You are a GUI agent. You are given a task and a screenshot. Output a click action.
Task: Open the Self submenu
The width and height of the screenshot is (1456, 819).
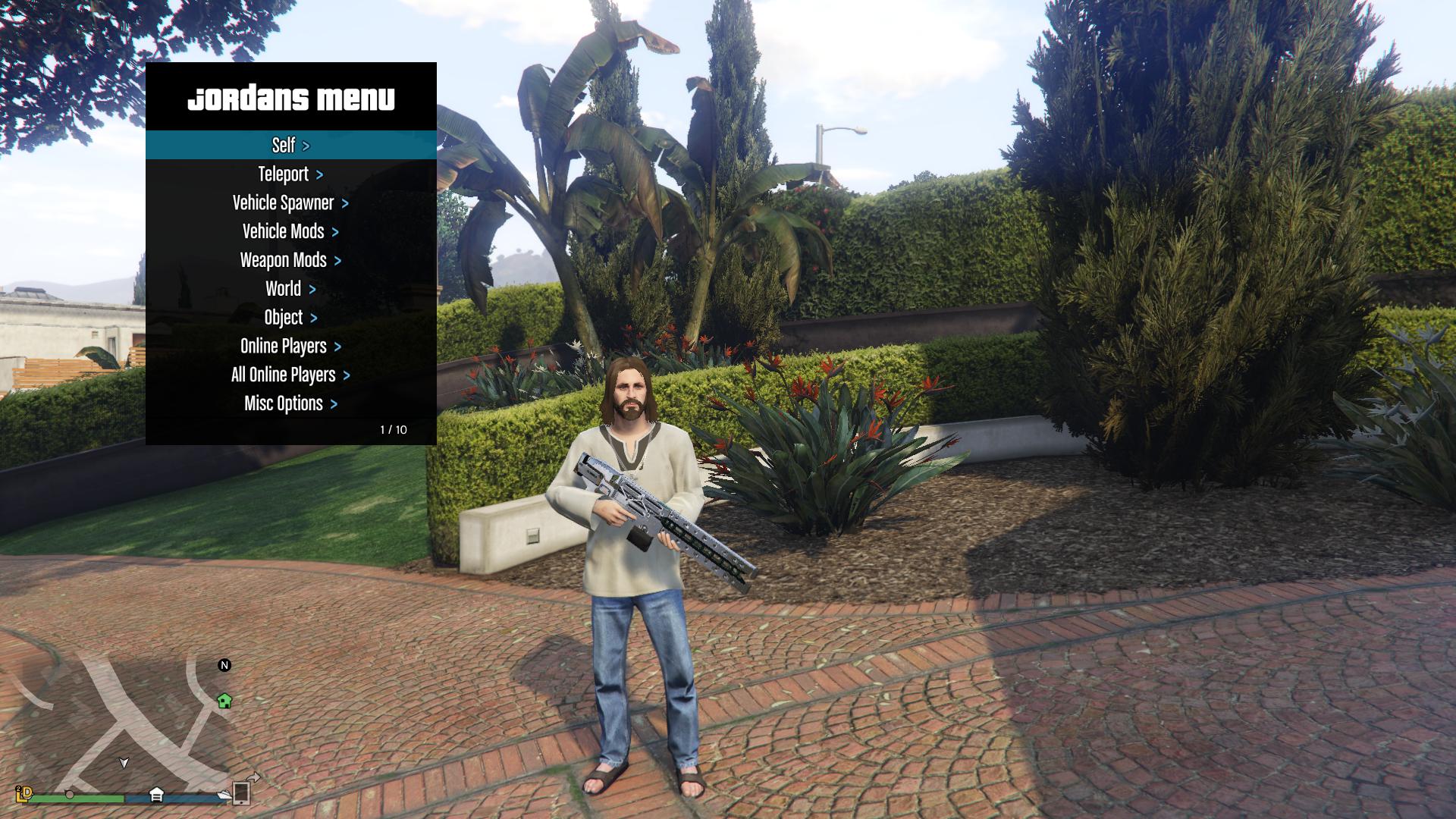[x=290, y=145]
